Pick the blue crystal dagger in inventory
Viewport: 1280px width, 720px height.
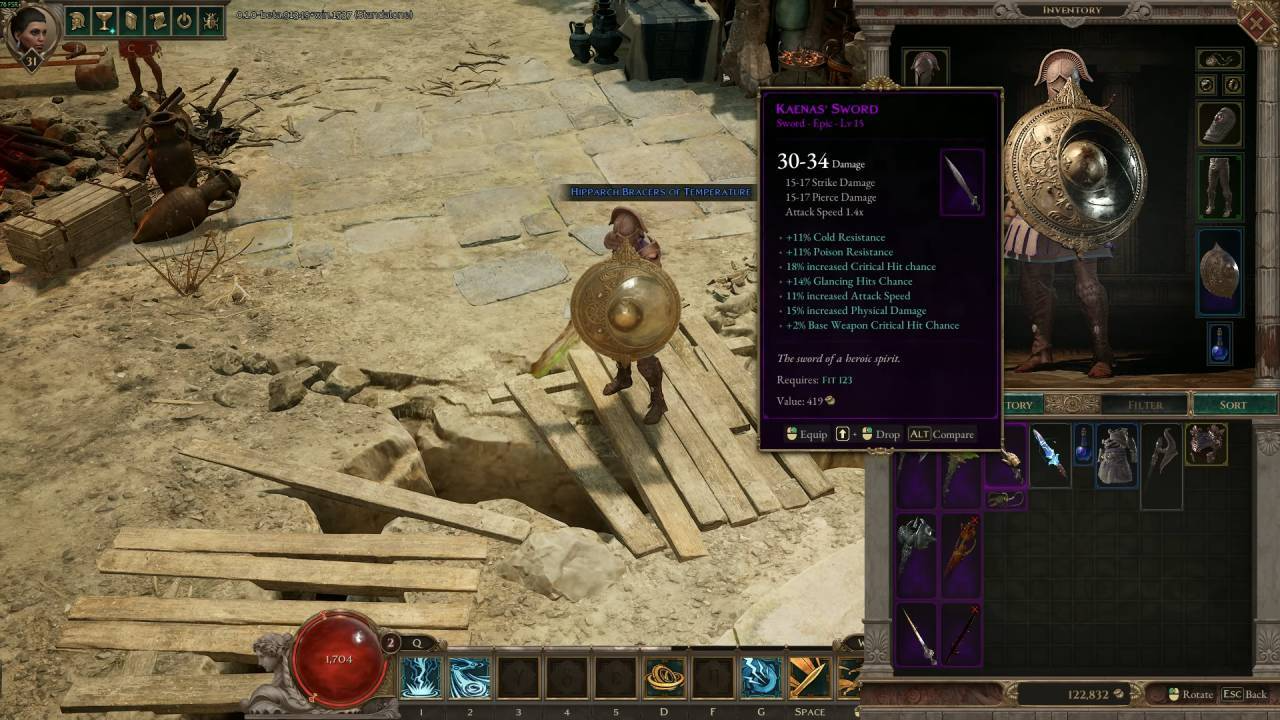(1049, 452)
